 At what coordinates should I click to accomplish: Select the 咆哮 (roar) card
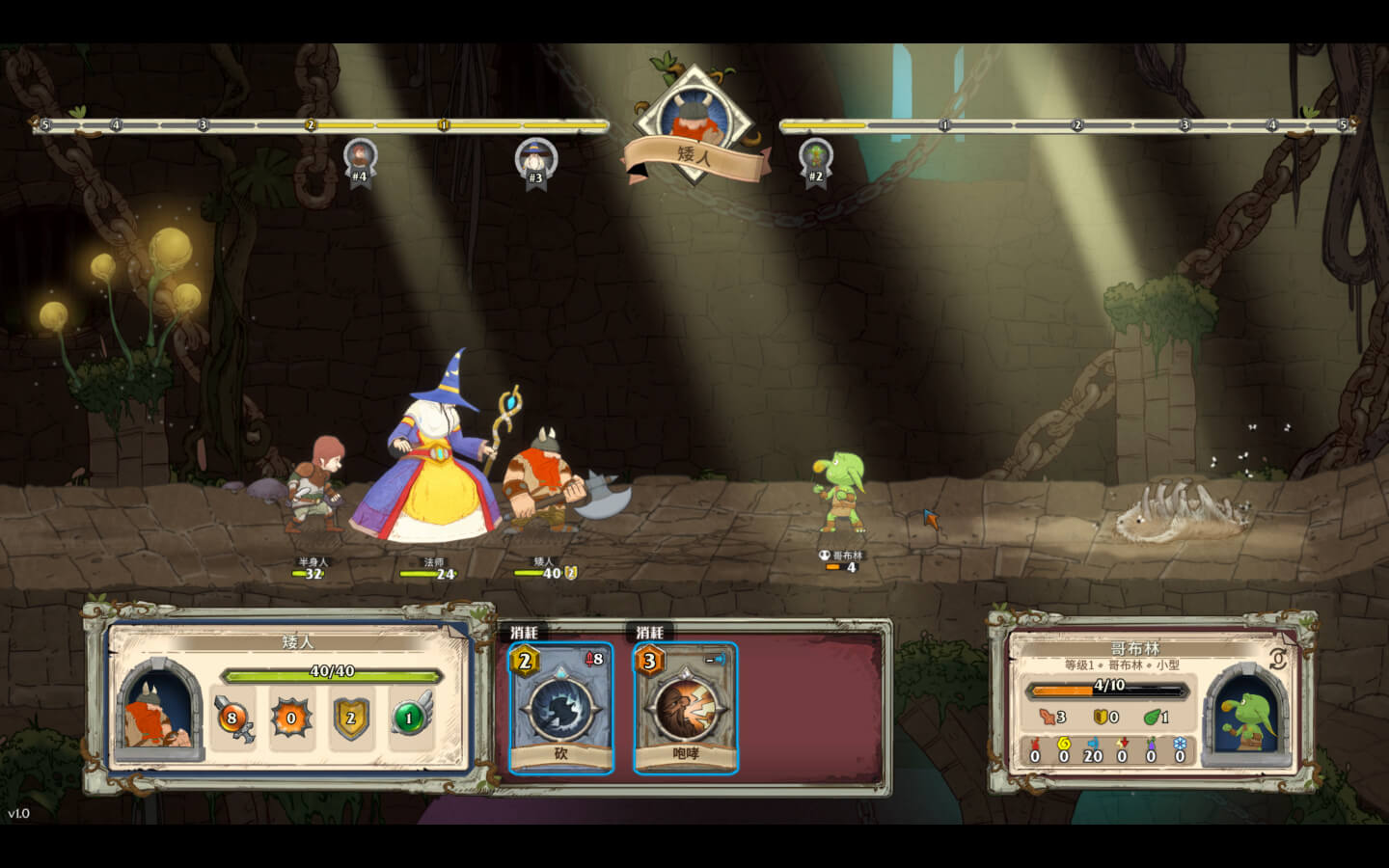tap(686, 707)
